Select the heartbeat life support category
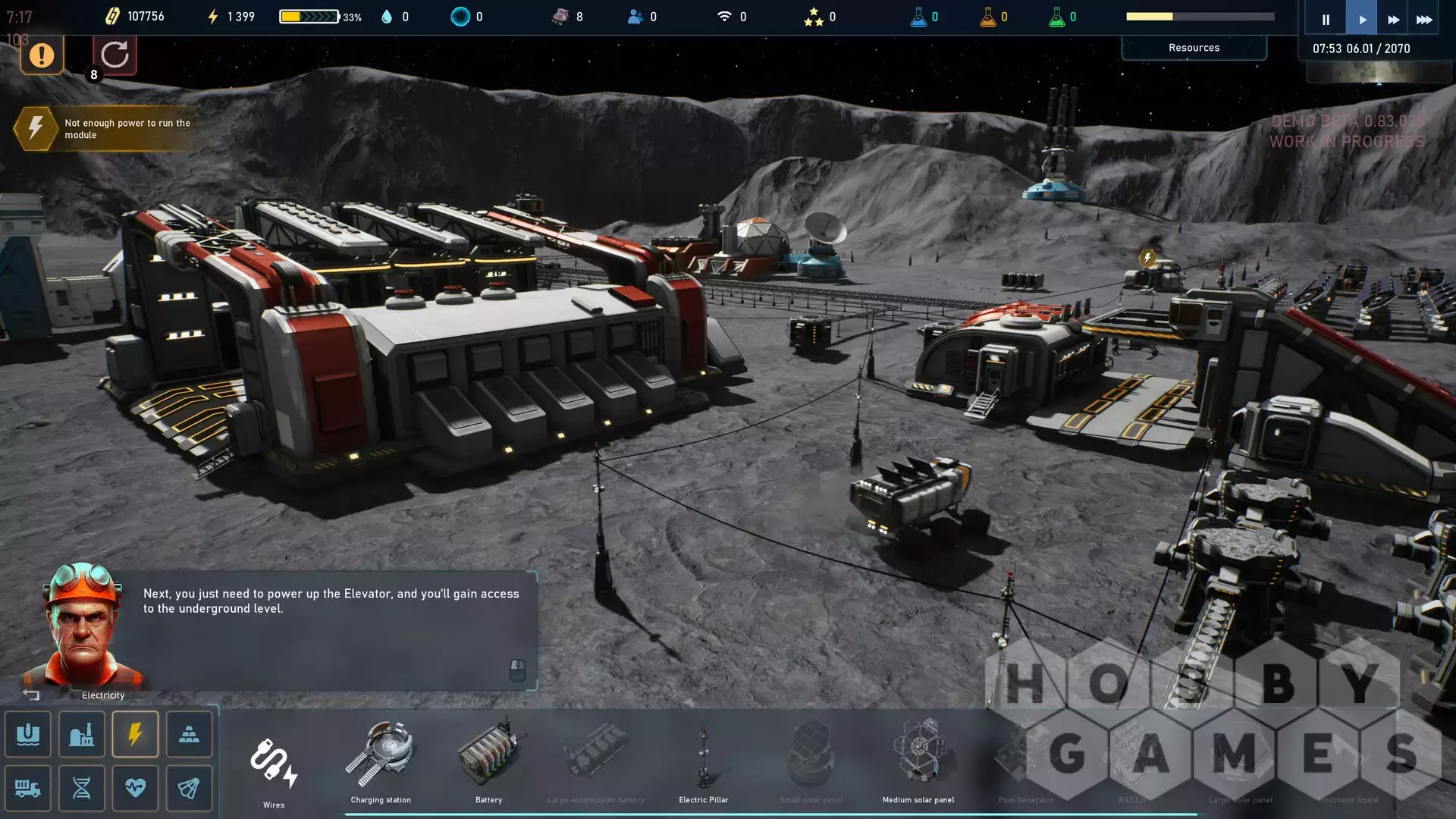 (136, 788)
